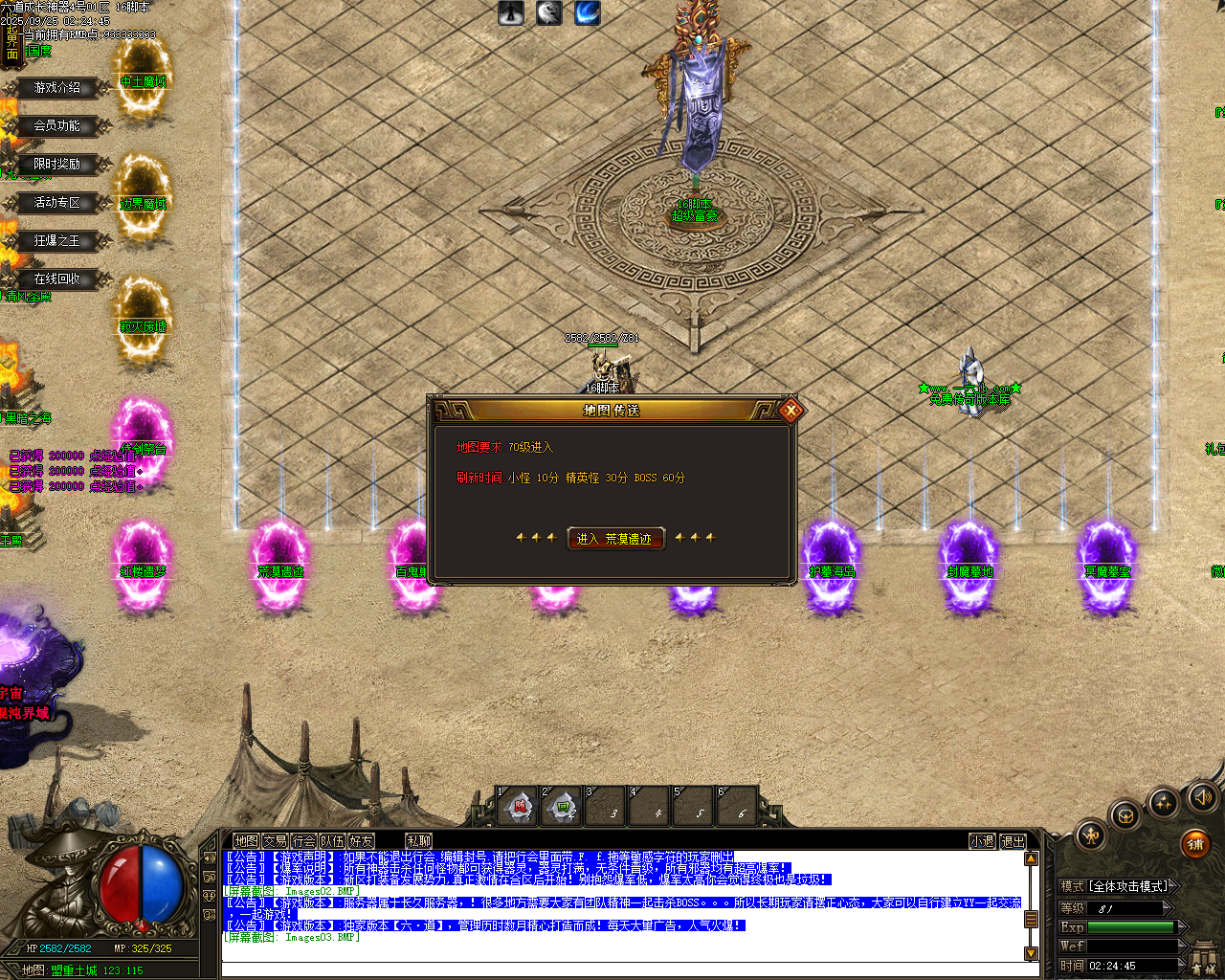Open the 商城 mall icon at bottom right
The height and width of the screenshot is (980, 1225).
pos(1204,957)
